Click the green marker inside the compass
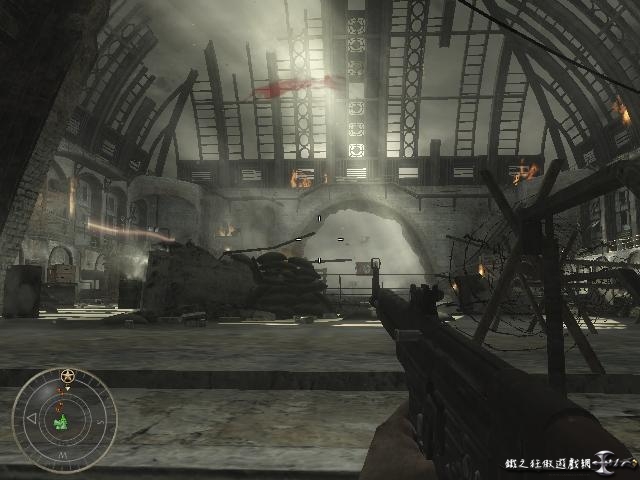Screen dimensions: 640x480 coord(62,423)
